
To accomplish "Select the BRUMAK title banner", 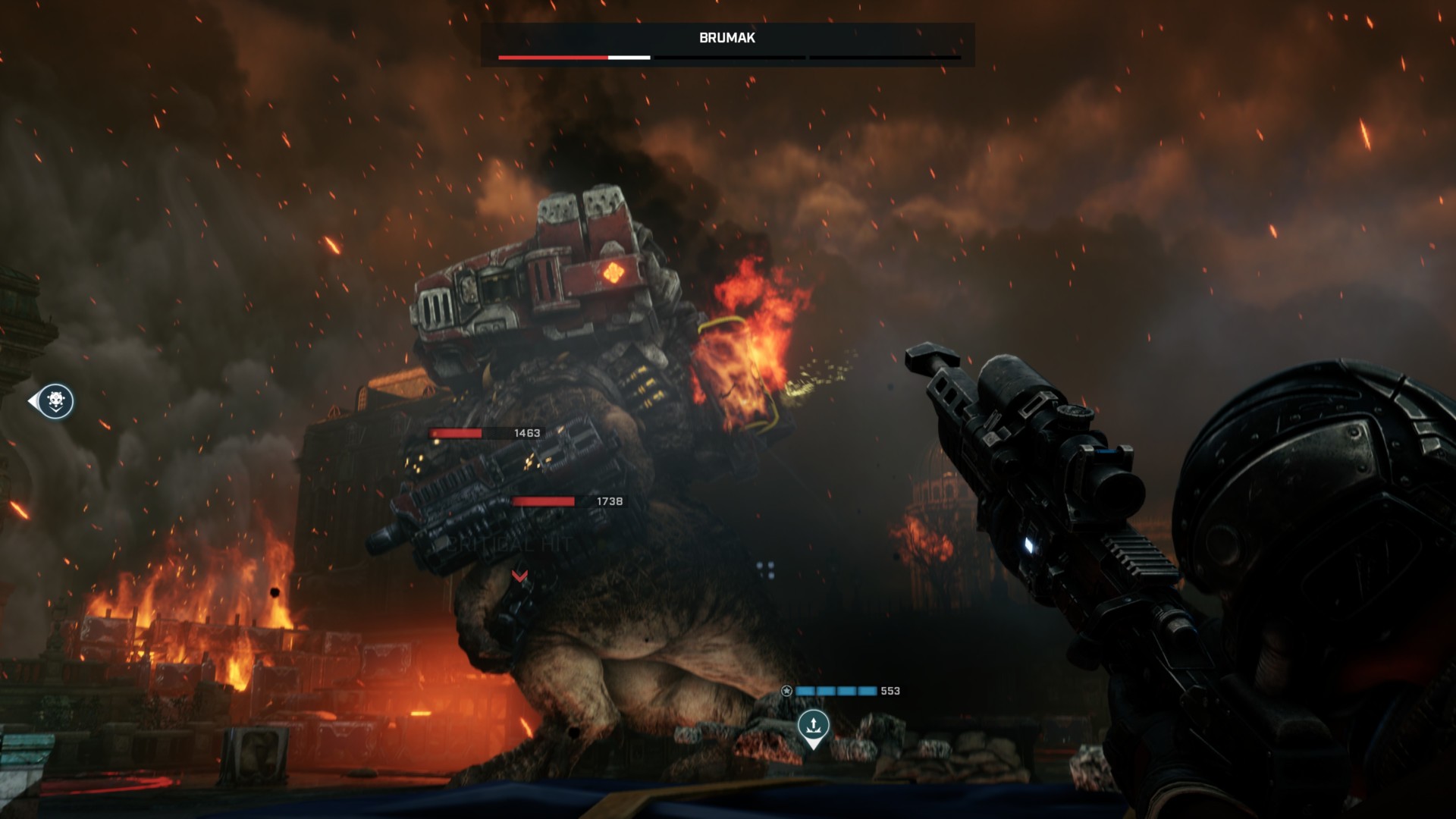I will (728, 38).
